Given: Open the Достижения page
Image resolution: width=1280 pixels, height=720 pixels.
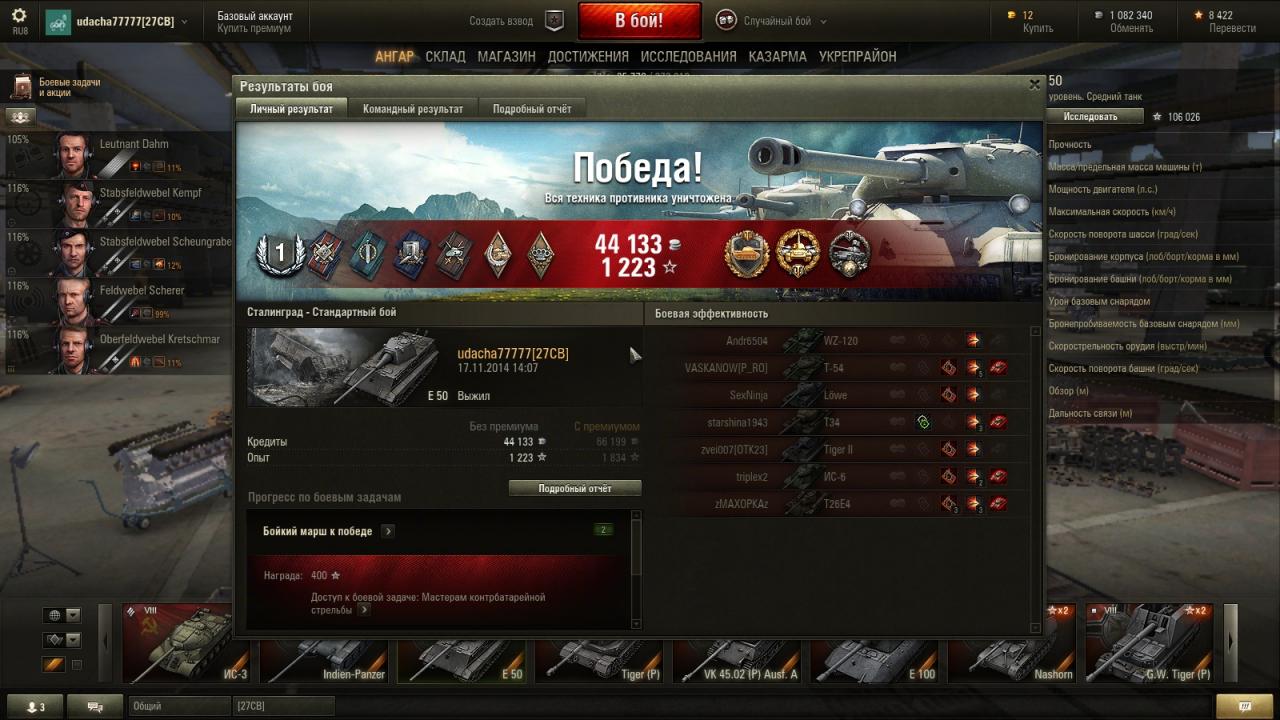Looking at the screenshot, I should coord(588,57).
